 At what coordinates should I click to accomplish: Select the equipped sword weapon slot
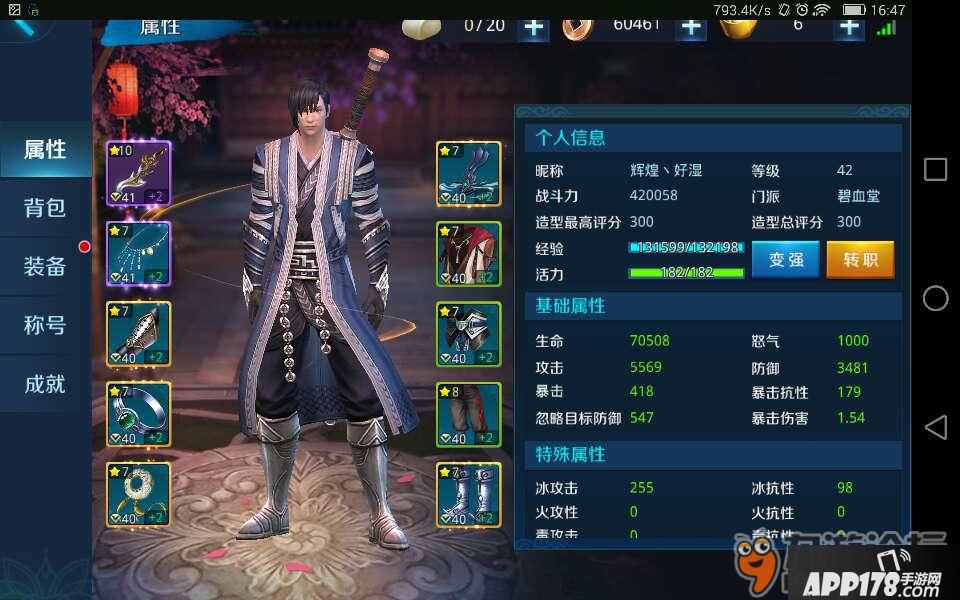138,174
